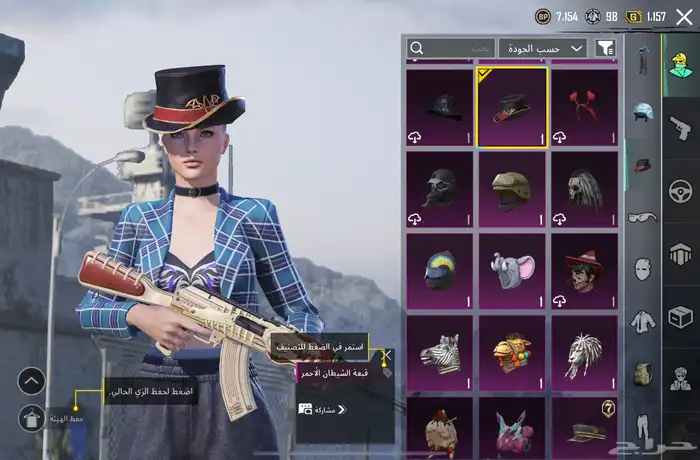Switch to the pistol weapons tab
Image resolution: width=700 pixels, height=460 pixels.
pos(681,127)
